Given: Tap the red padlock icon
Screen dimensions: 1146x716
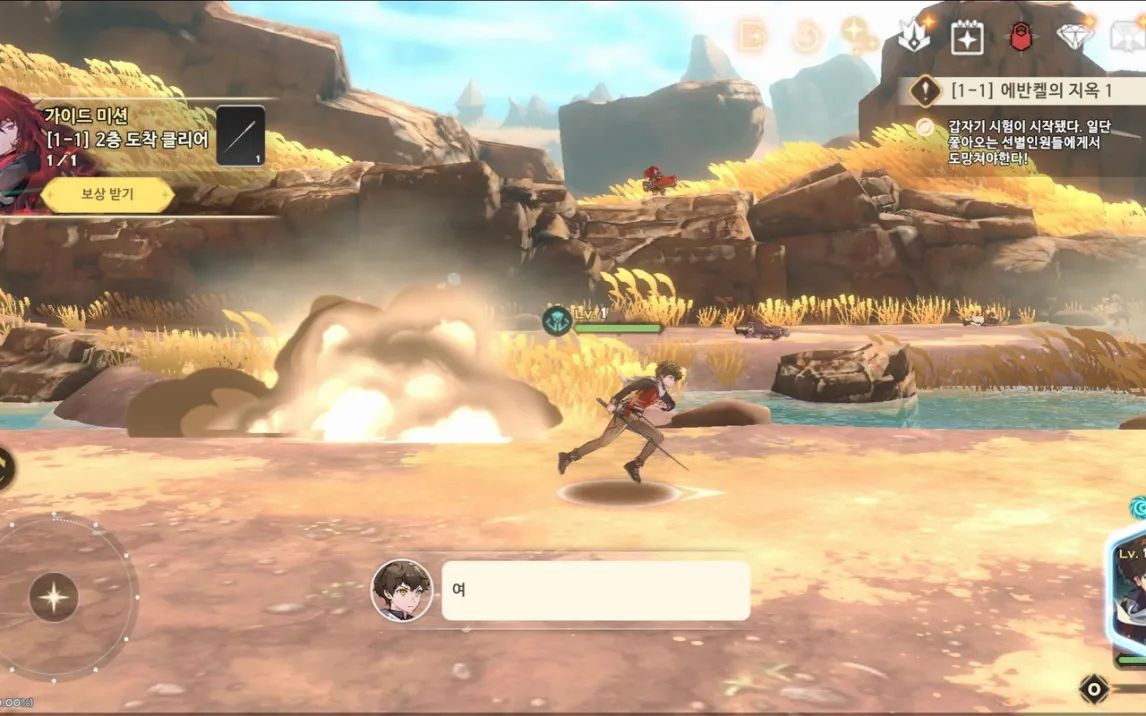Looking at the screenshot, I should tap(1020, 38).
